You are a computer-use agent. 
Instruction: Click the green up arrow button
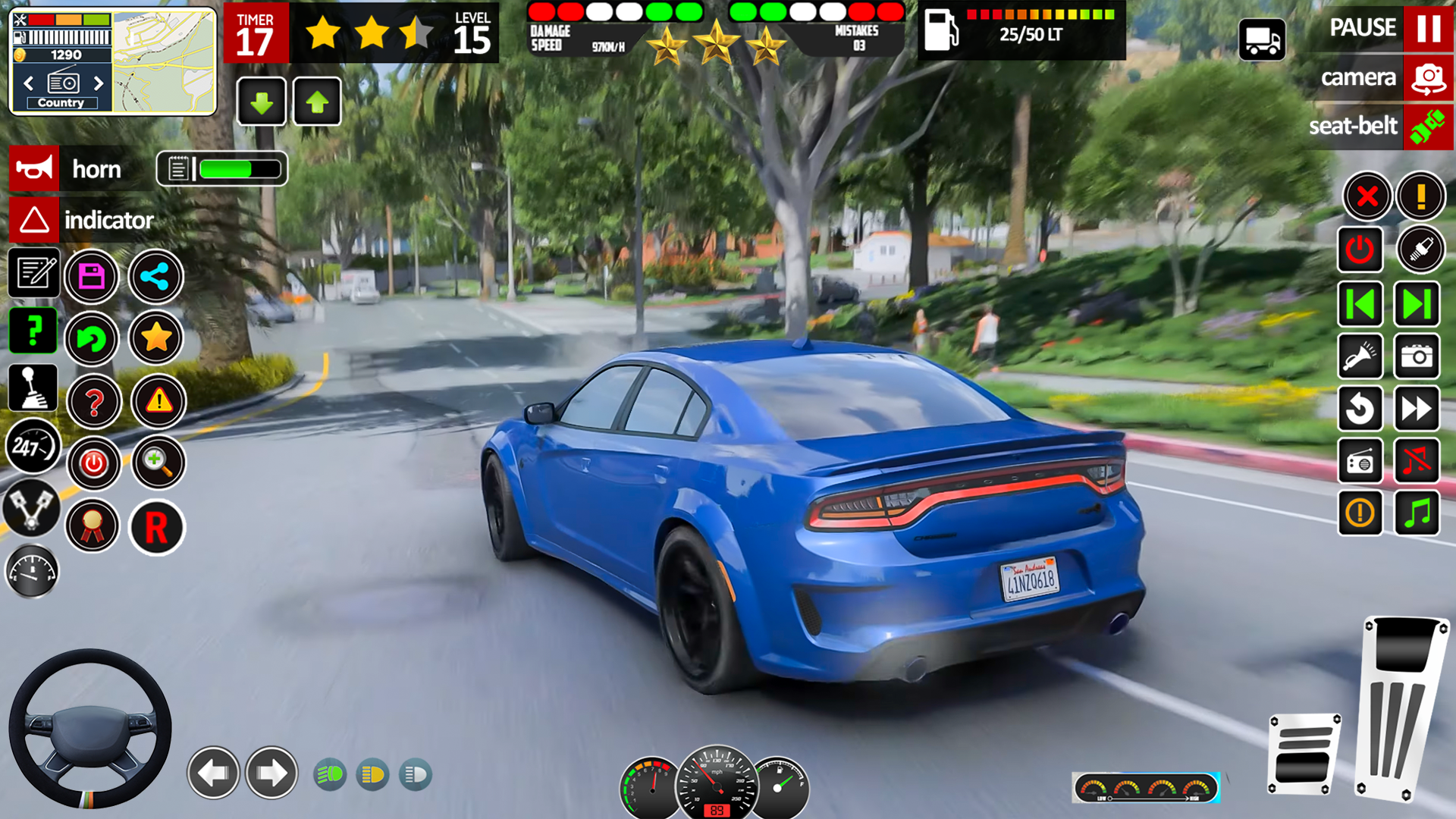[x=317, y=102]
